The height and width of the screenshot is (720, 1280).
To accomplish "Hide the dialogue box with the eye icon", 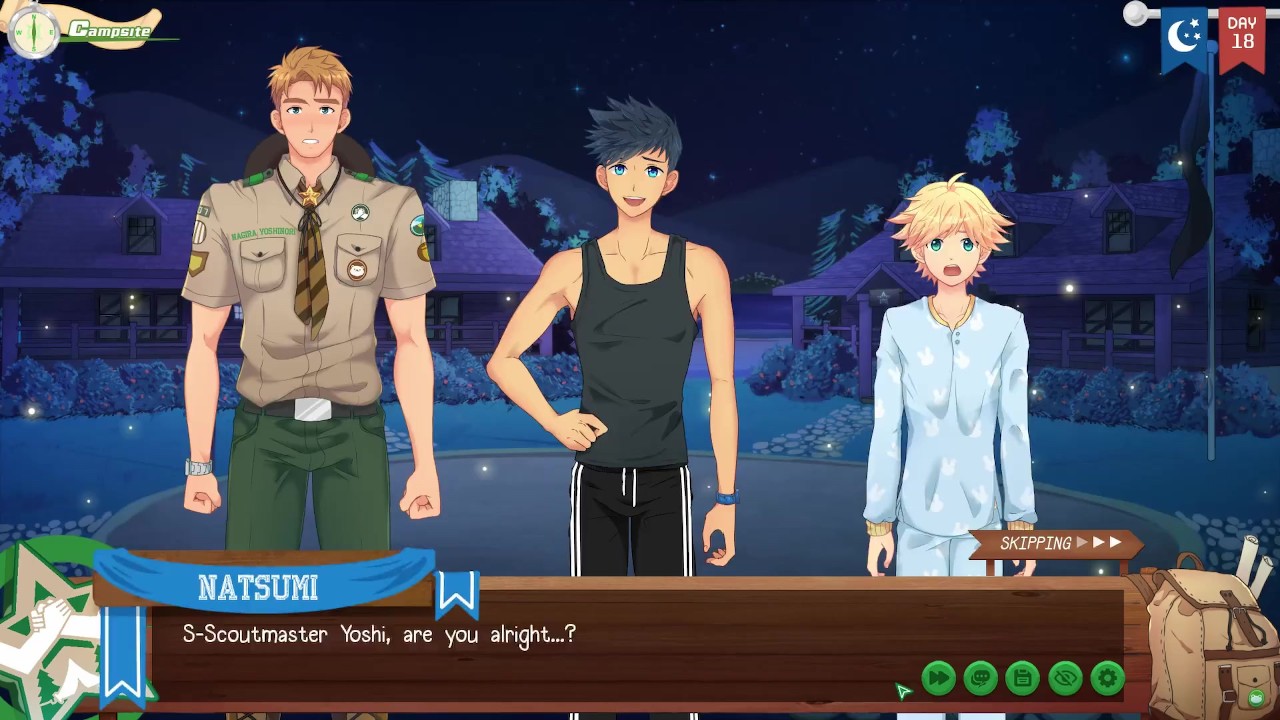I will [x=1065, y=678].
